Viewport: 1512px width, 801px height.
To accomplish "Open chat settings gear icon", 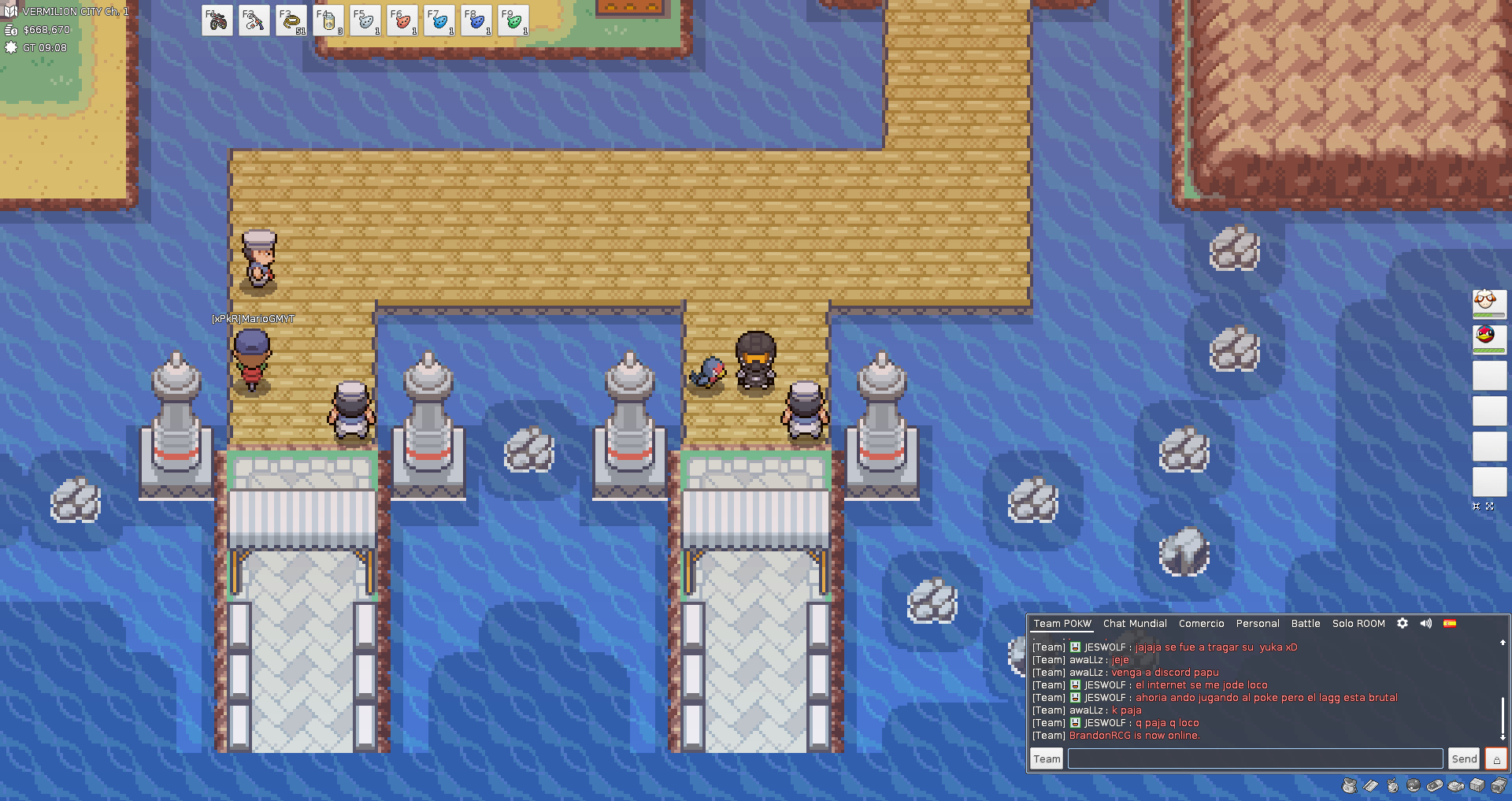I will (x=1403, y=623).
